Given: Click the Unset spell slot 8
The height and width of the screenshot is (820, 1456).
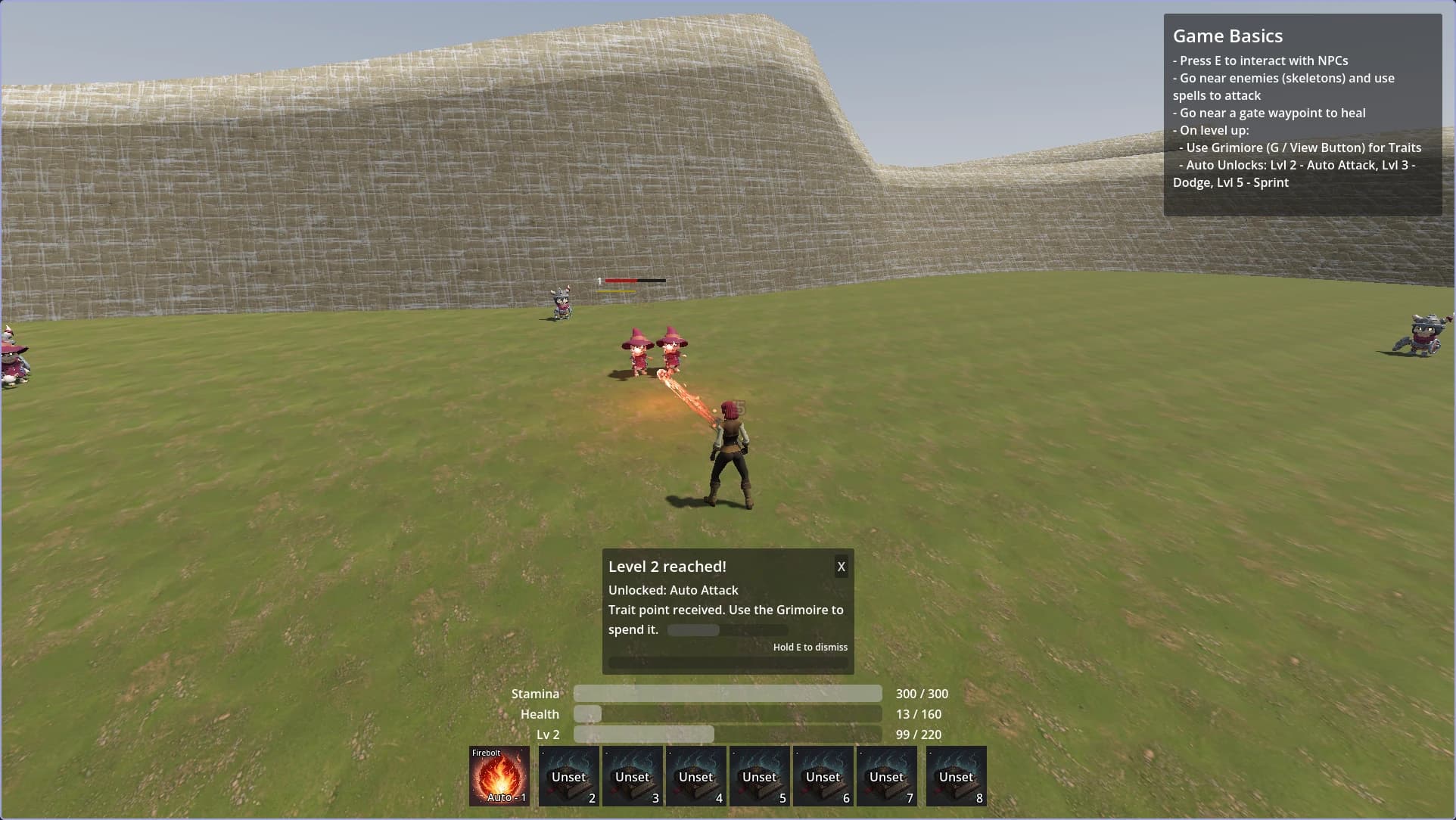Looking at the screenshot, I should 956,776.
